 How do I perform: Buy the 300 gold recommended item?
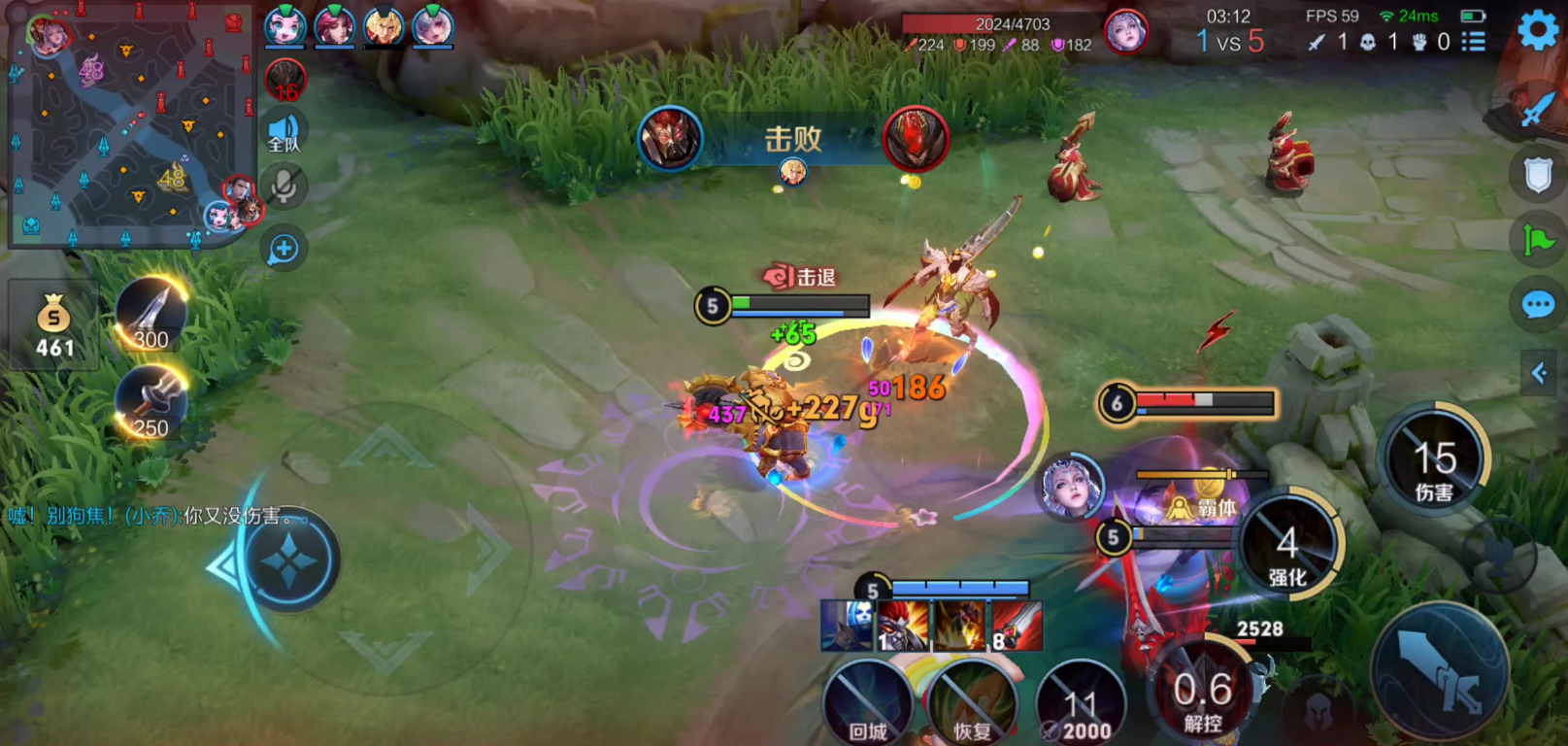point(150,314)
